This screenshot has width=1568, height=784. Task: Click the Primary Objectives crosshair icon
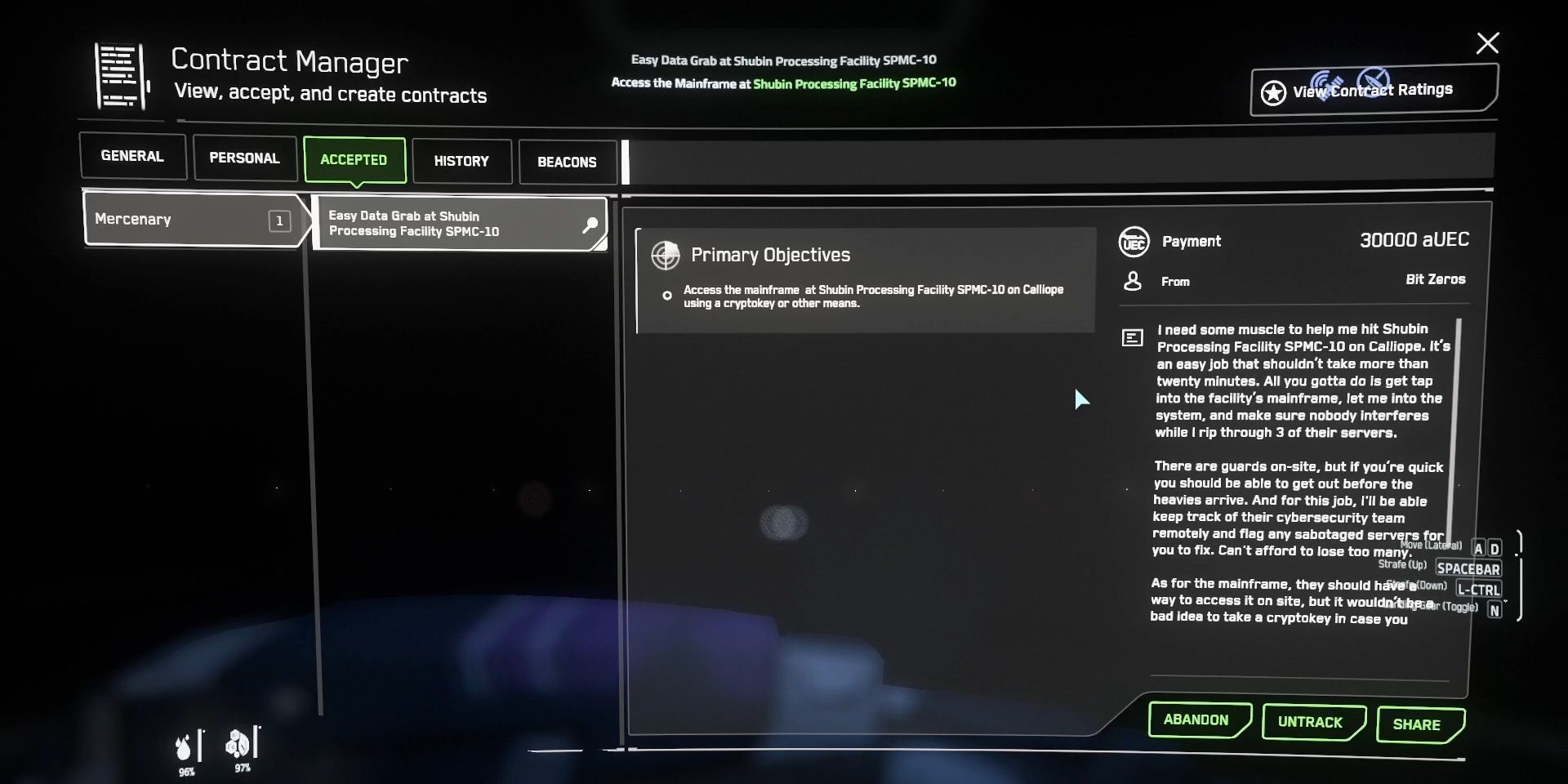pos(666,255)
